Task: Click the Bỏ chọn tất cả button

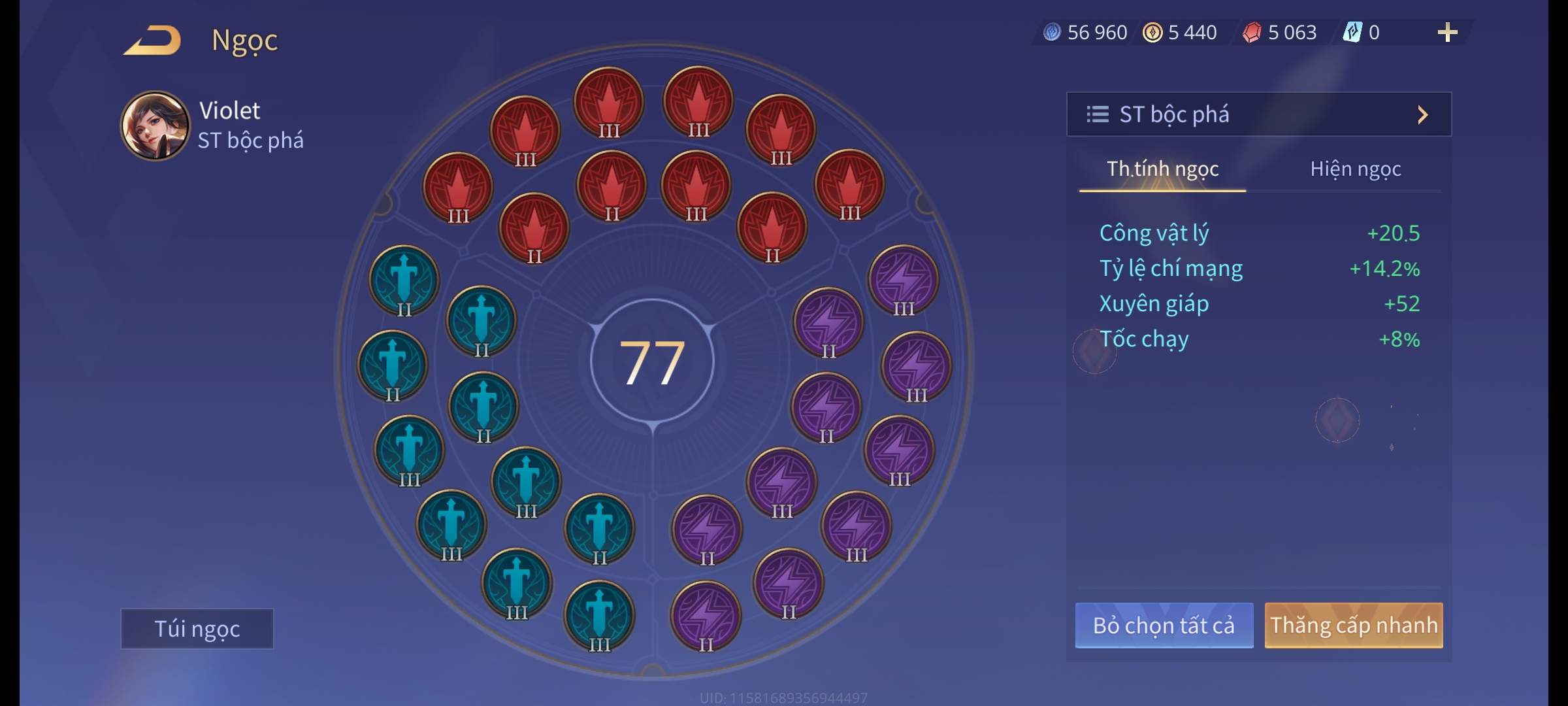Action: coord(1164,626)
